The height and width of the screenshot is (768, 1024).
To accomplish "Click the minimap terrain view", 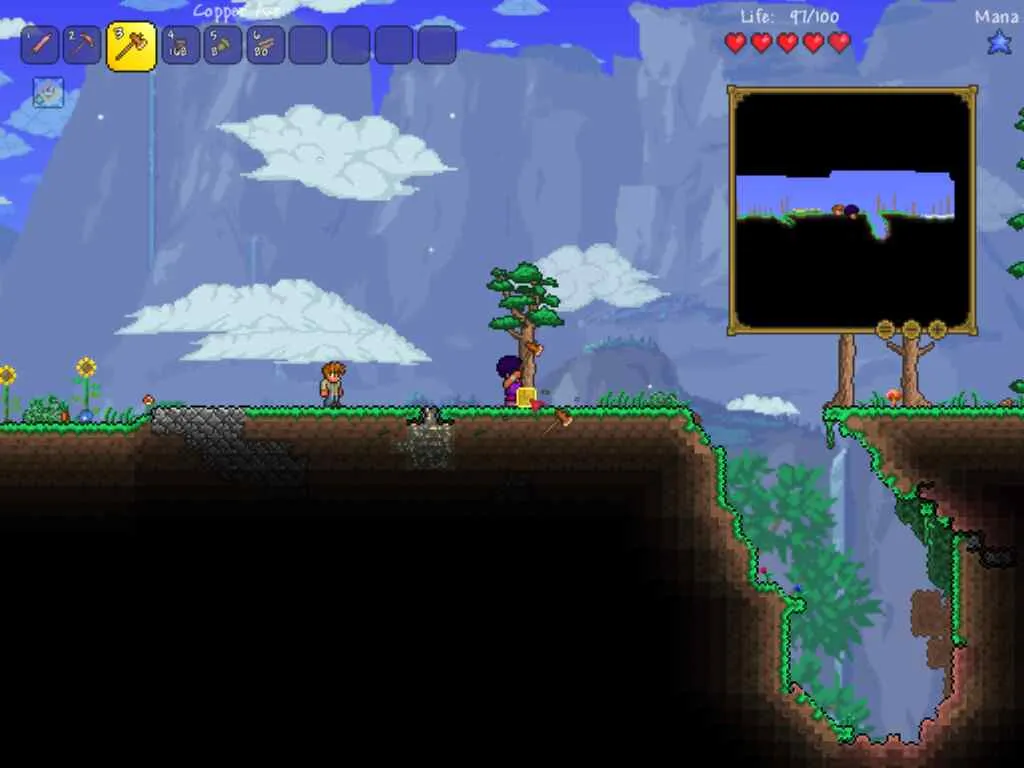I will tap(852, 209).
